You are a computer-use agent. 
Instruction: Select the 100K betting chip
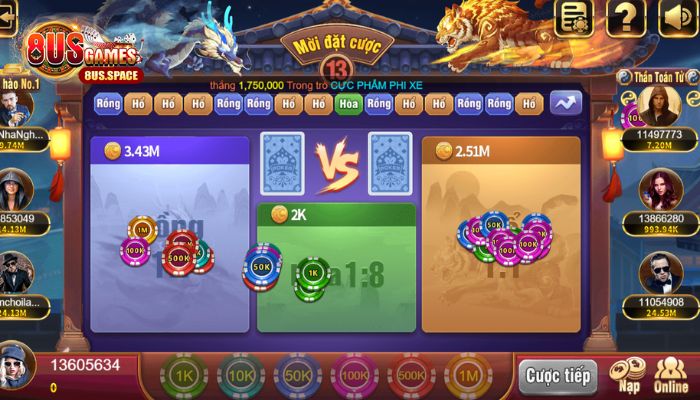pos(353,376)
